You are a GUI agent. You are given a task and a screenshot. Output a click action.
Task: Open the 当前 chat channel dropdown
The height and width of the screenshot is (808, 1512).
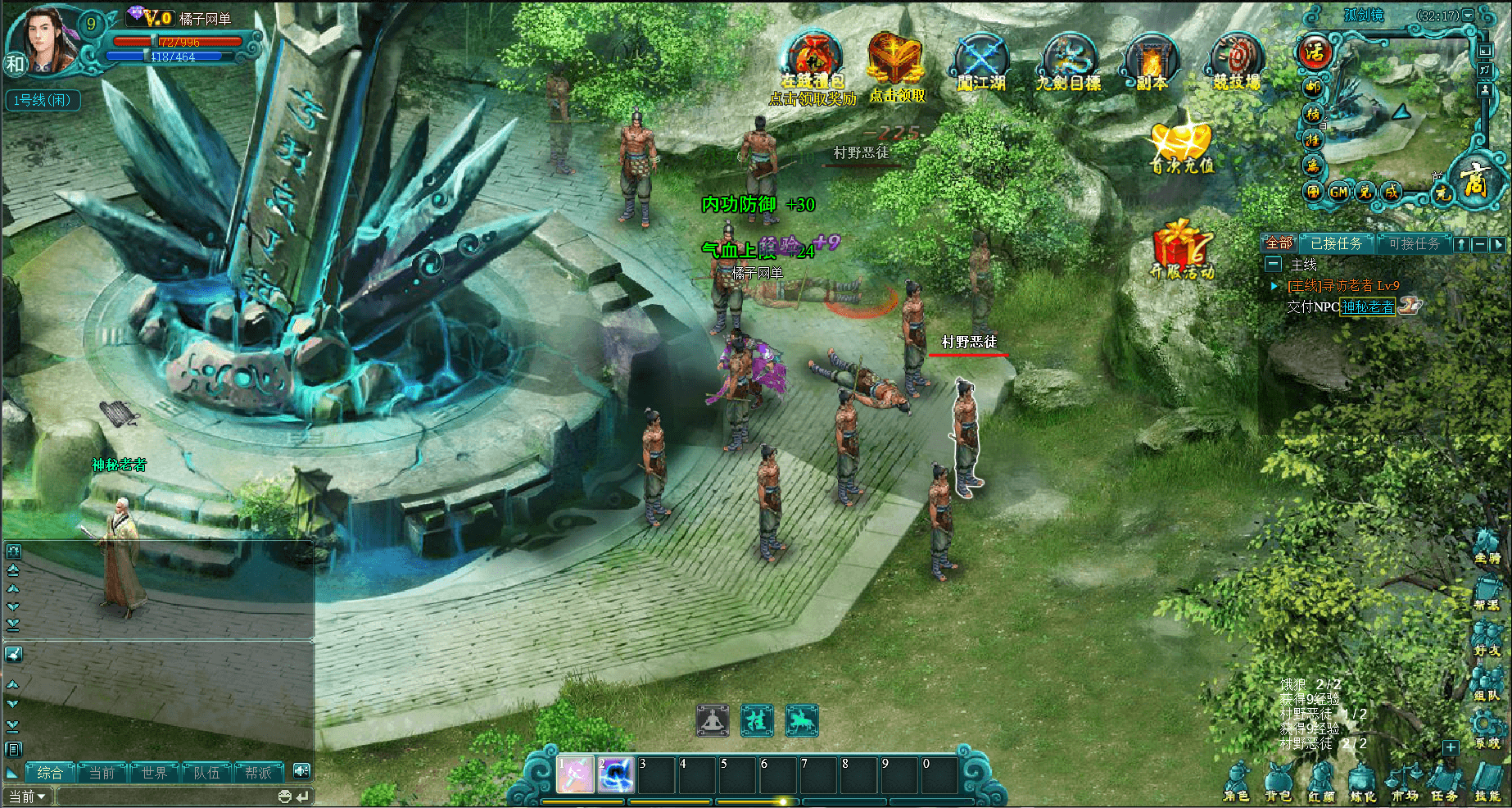pyautogui.click(x=28, y=797)
